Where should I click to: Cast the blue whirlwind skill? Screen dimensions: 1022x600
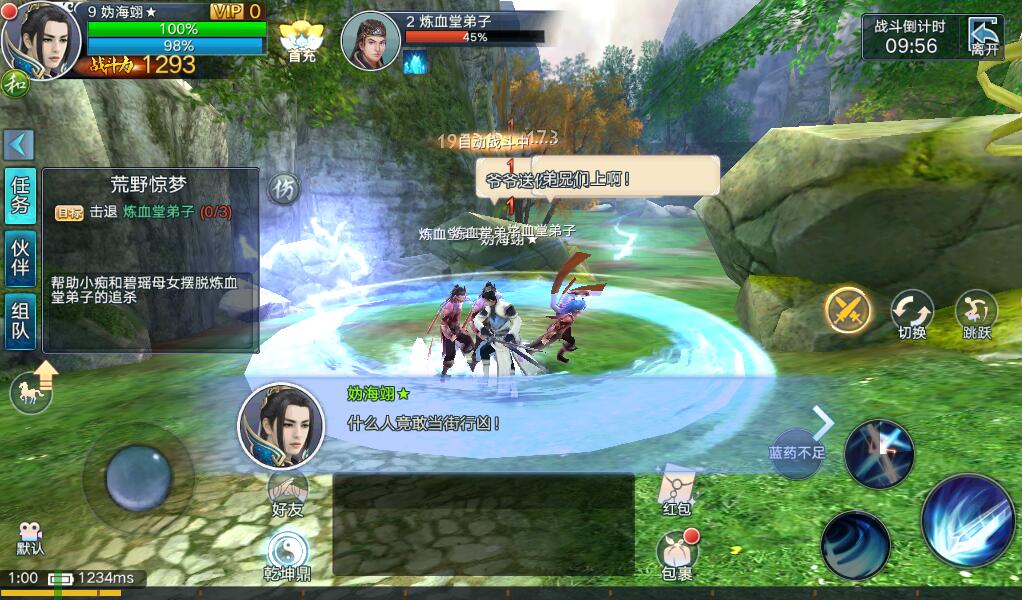(855, 545)
